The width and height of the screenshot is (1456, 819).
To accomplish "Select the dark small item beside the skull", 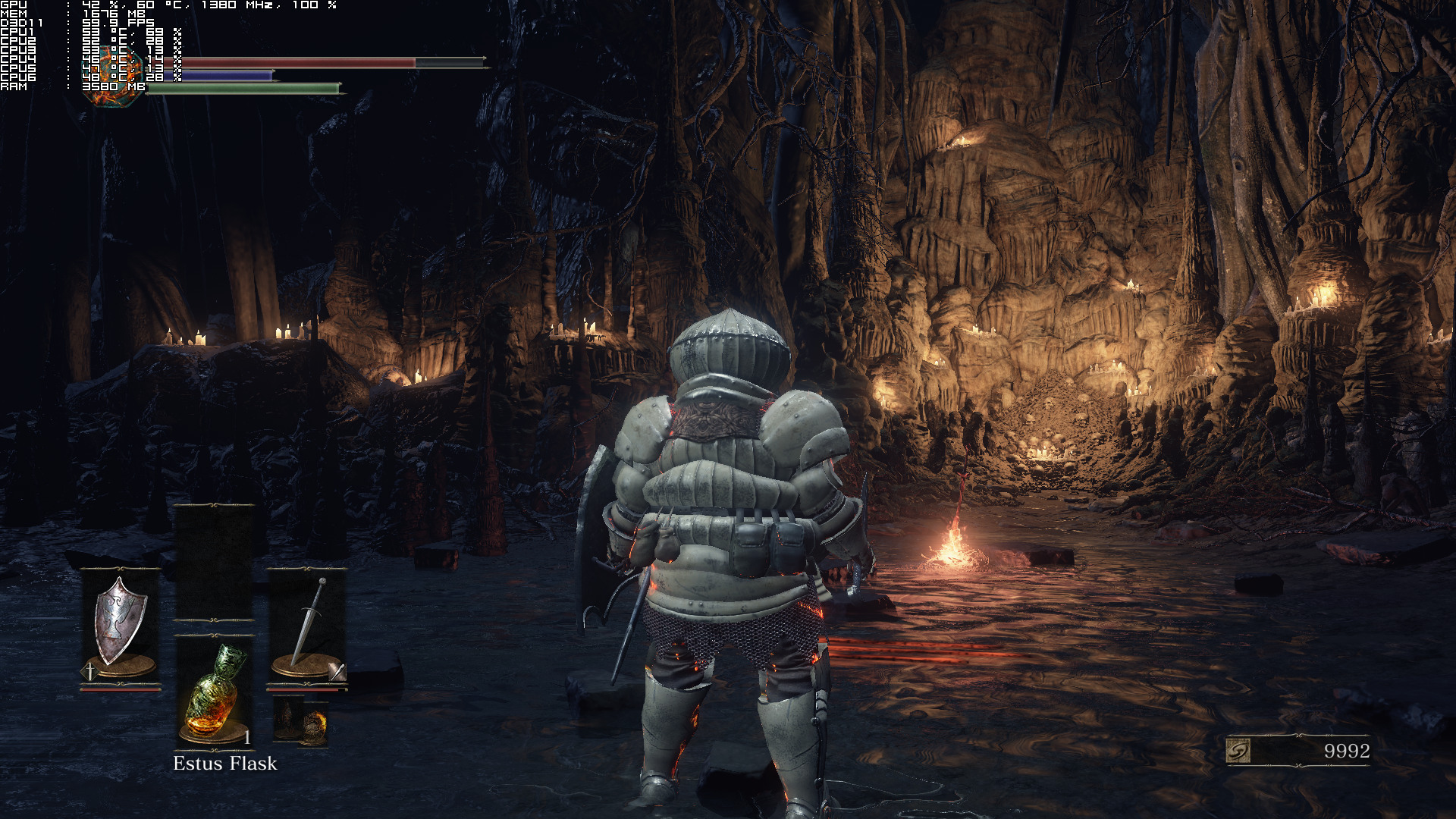I will [x=288, y=719].
